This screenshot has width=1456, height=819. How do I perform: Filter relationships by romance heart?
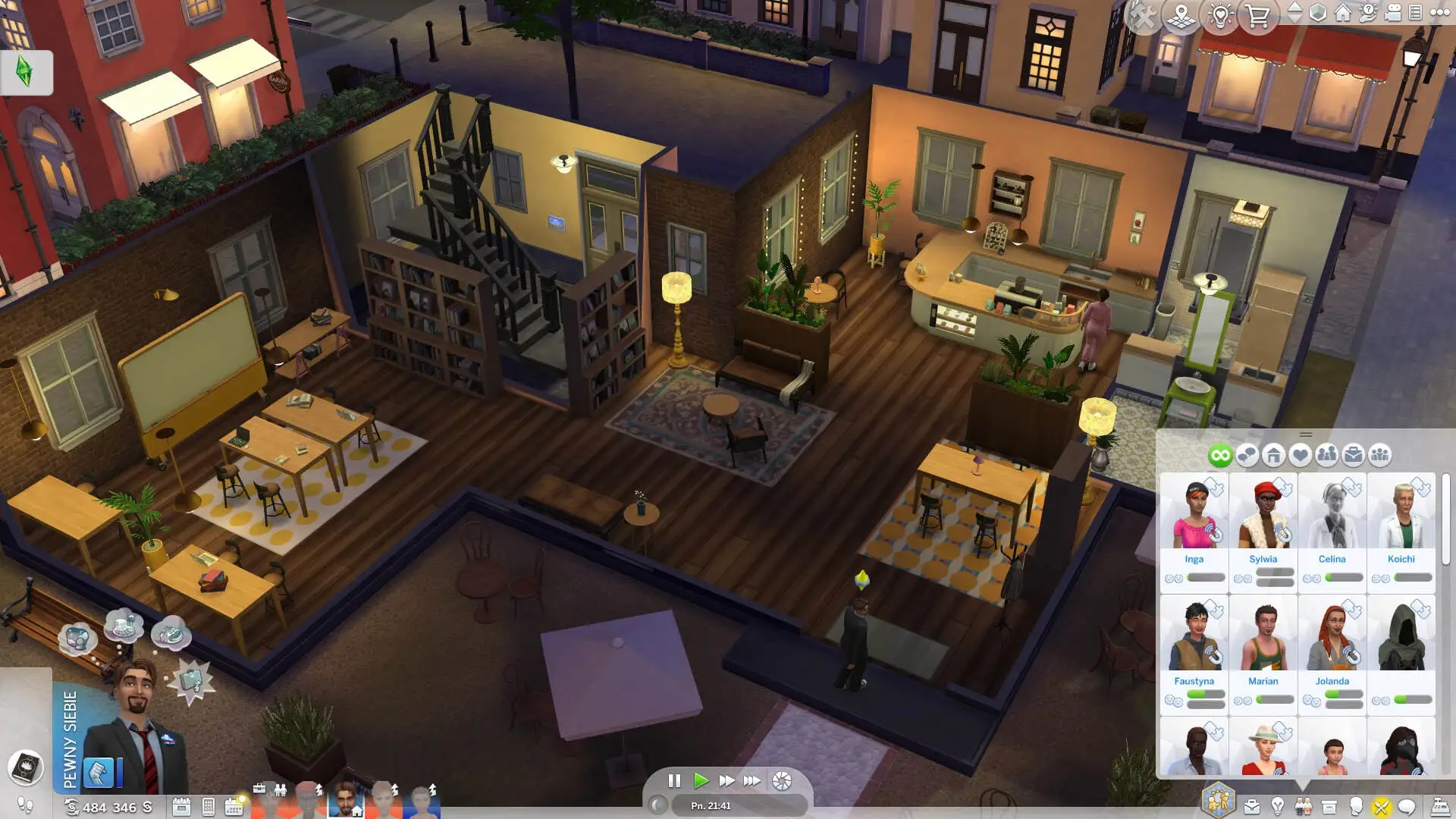(1300, 455)
